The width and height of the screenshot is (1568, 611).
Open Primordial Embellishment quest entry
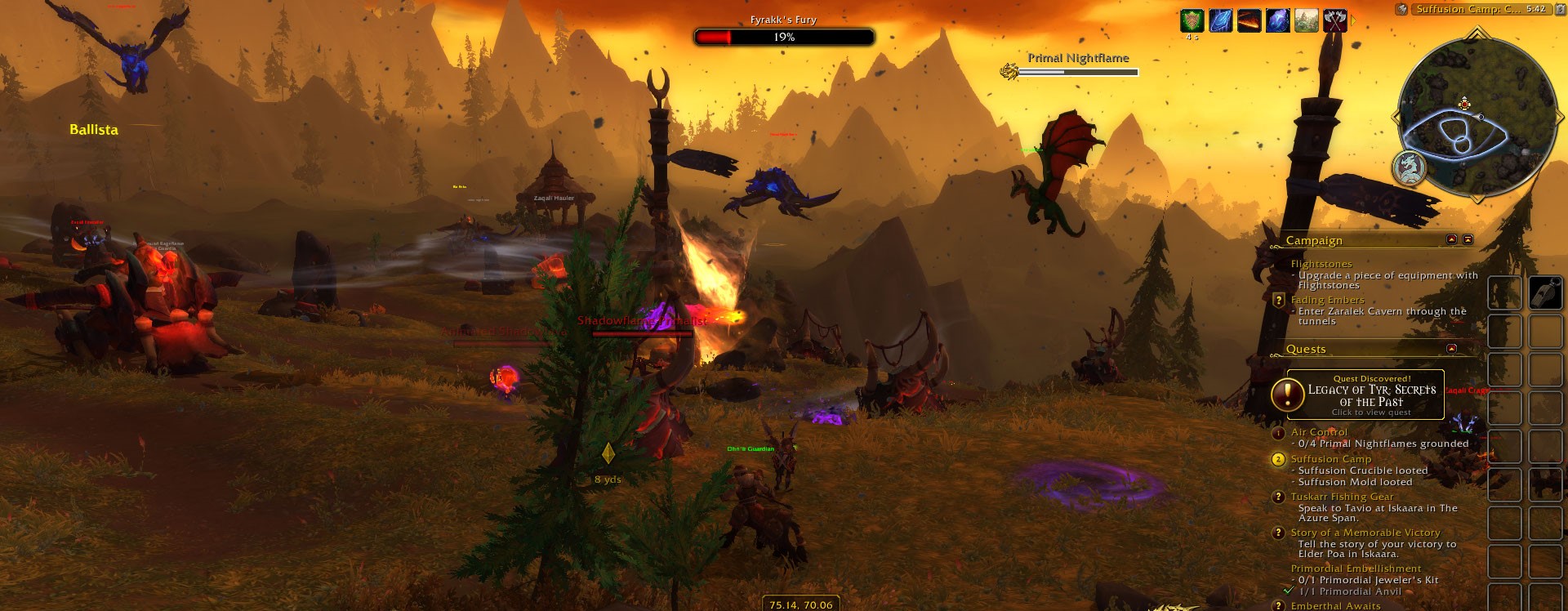[x=1356, y=569]
